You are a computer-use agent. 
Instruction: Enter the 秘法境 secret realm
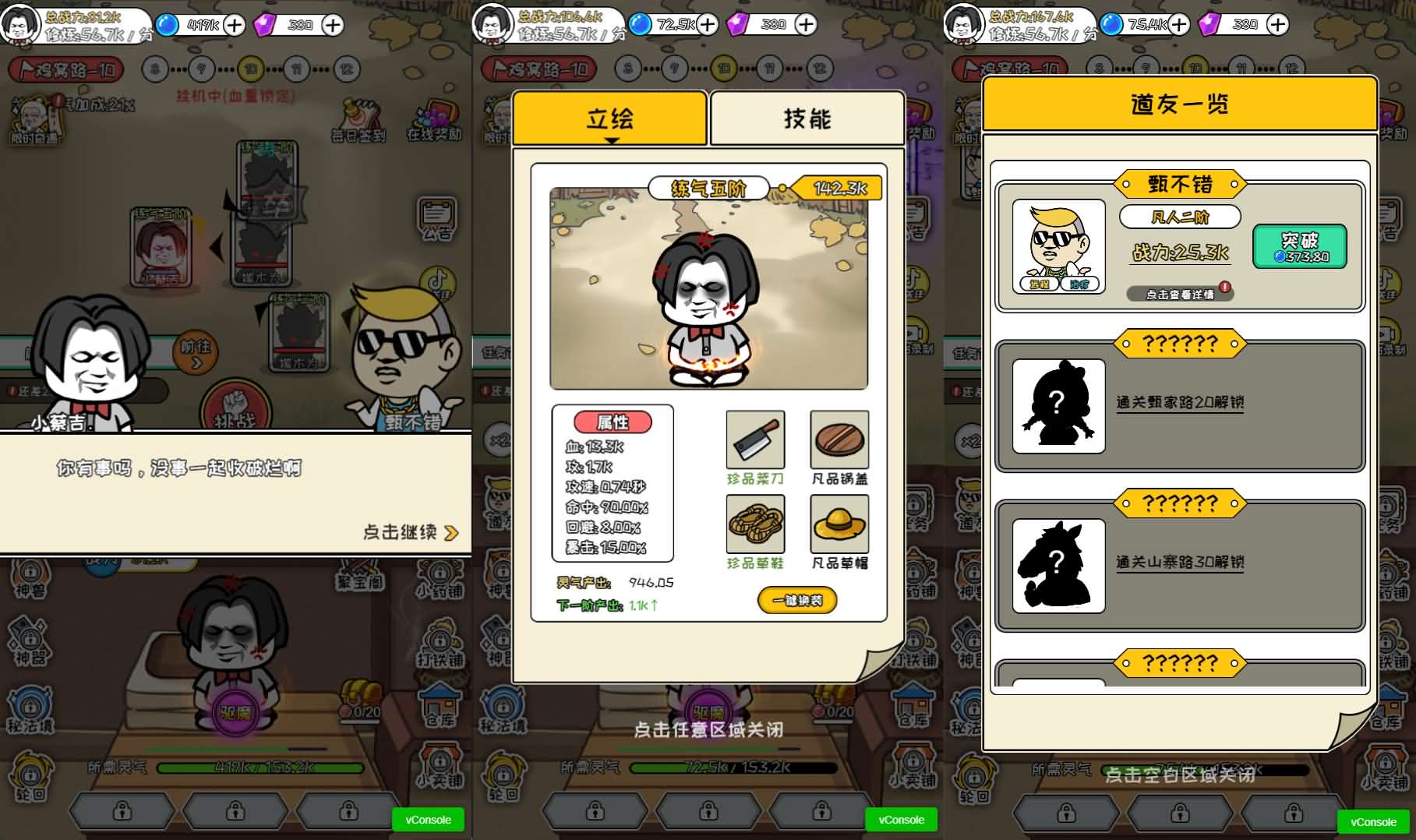(30, 709)
